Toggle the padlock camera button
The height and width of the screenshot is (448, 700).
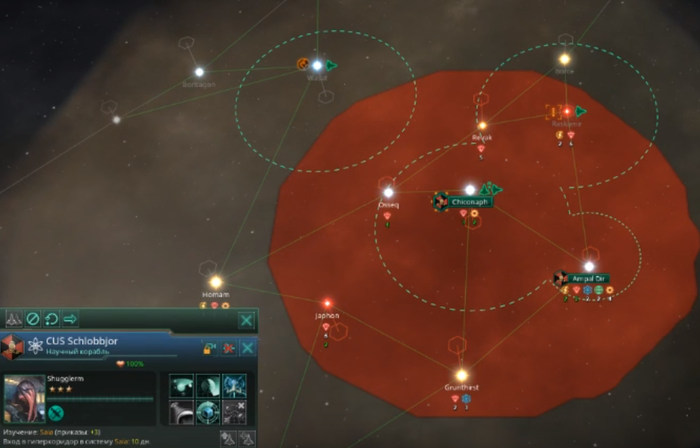[x=209, y=348]
